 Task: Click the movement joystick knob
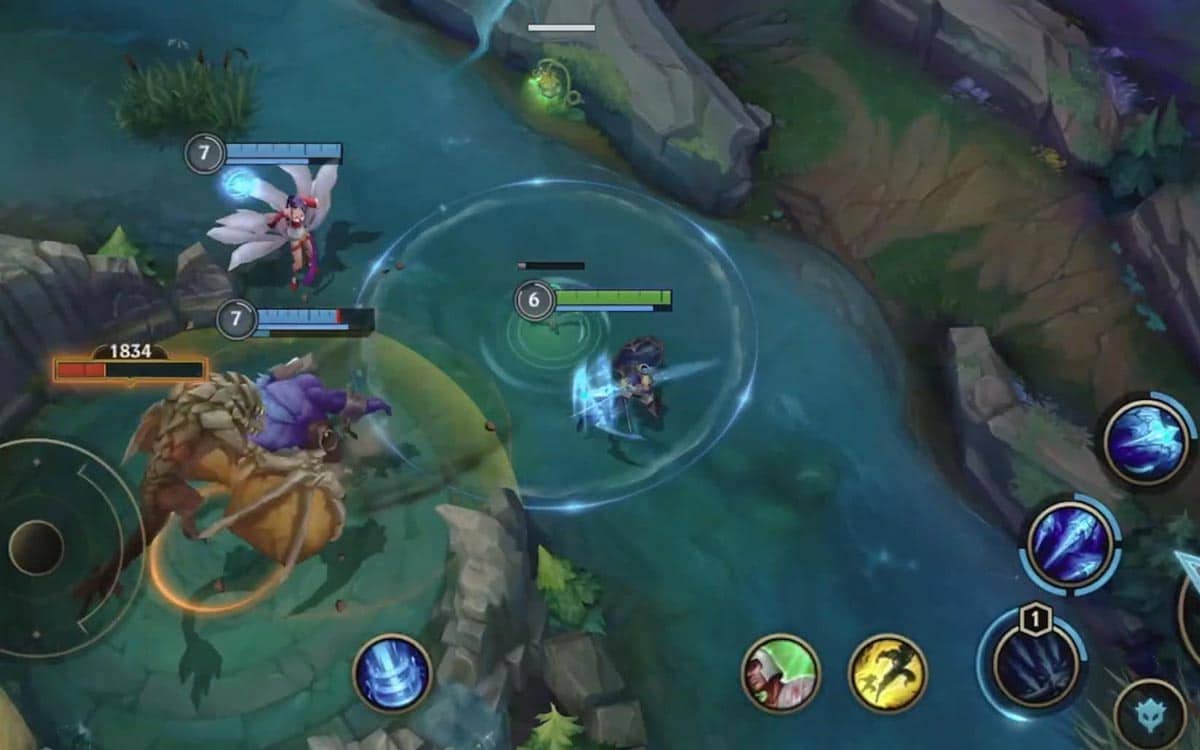click(37, 547)
